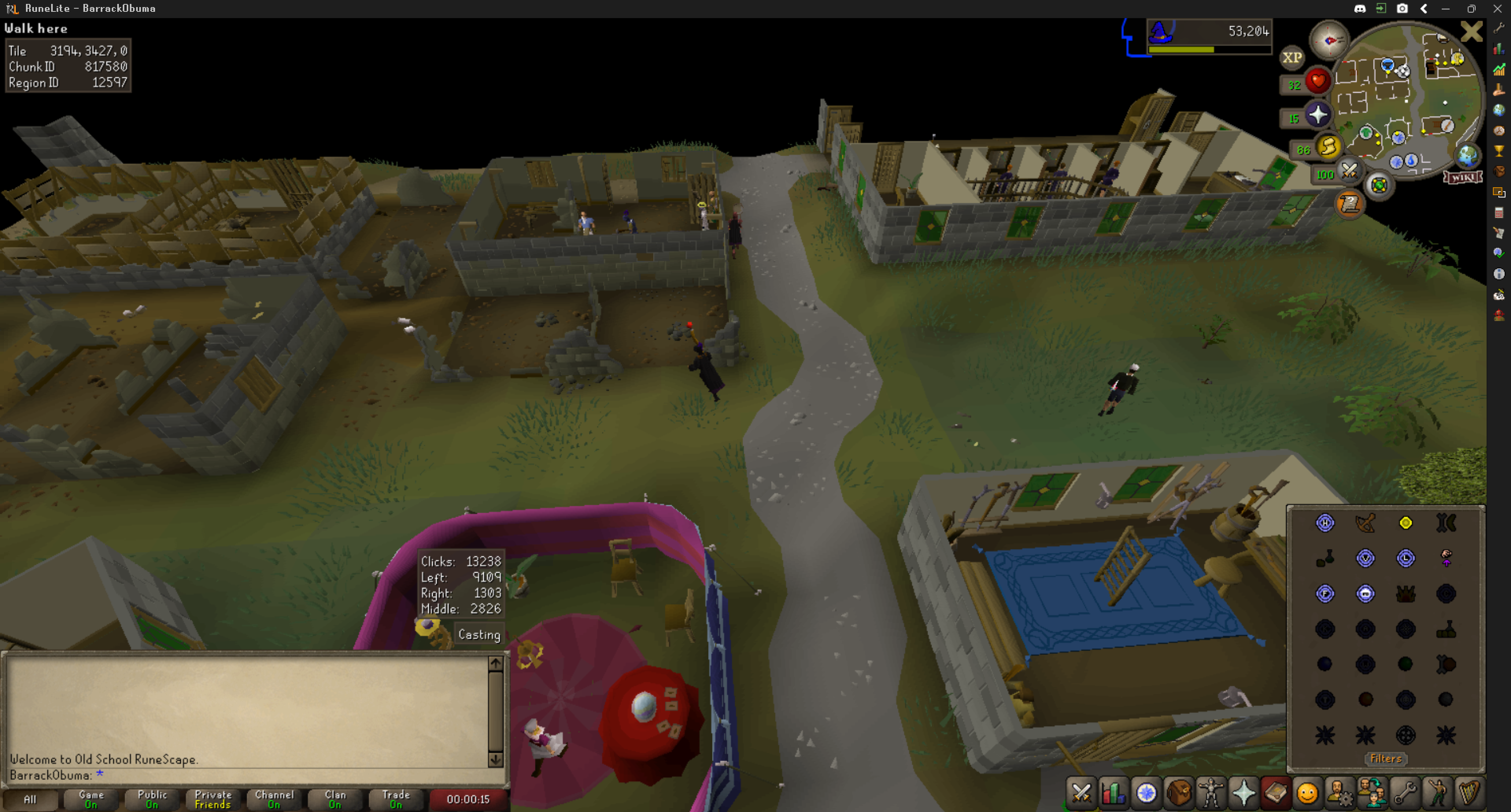This screenshot has width=1511, height=812.
Task: Switch to the Clan chat tab
Action: [x=334, y=799]
